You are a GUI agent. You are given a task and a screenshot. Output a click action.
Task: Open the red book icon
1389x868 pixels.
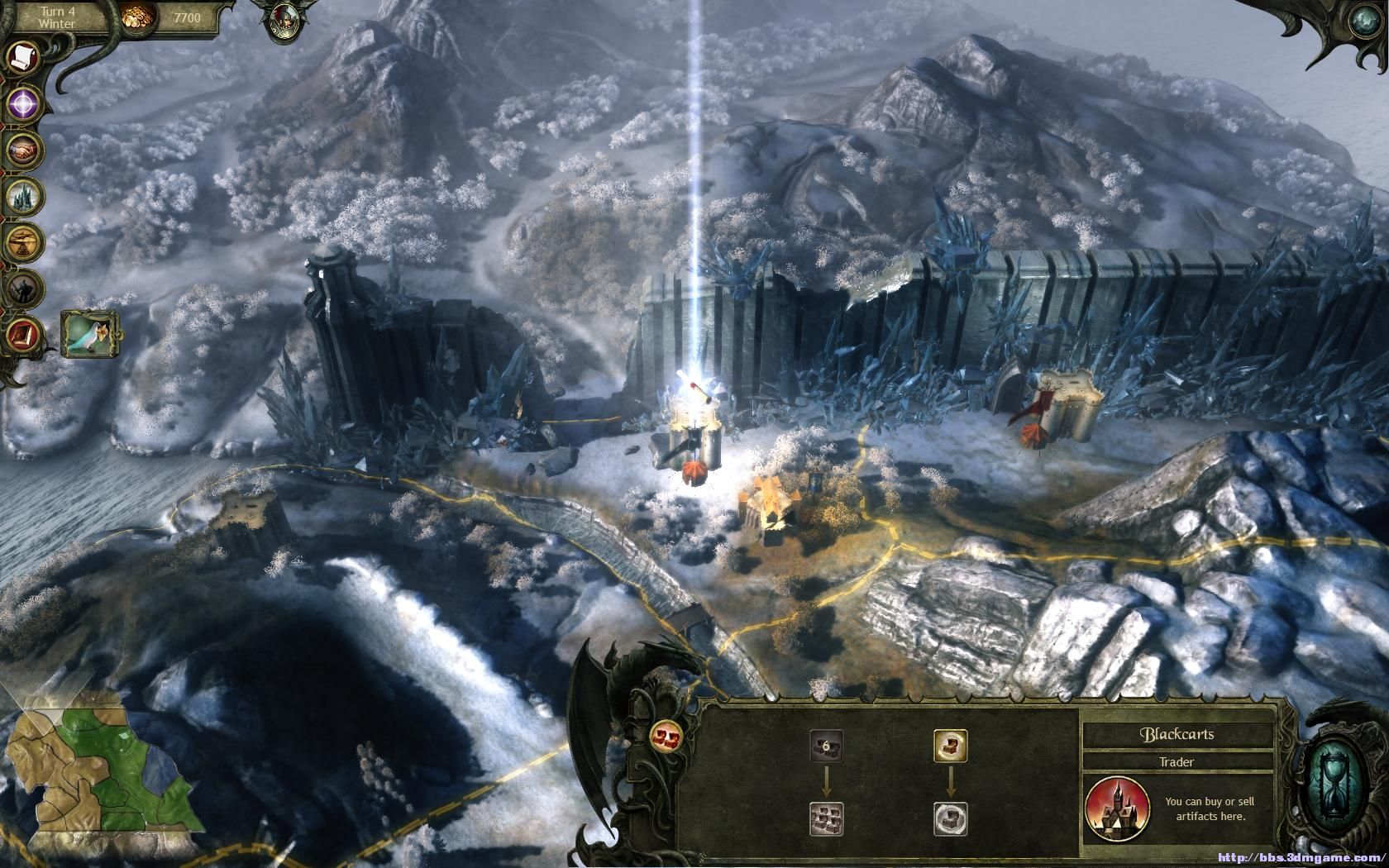click(22, 335)
